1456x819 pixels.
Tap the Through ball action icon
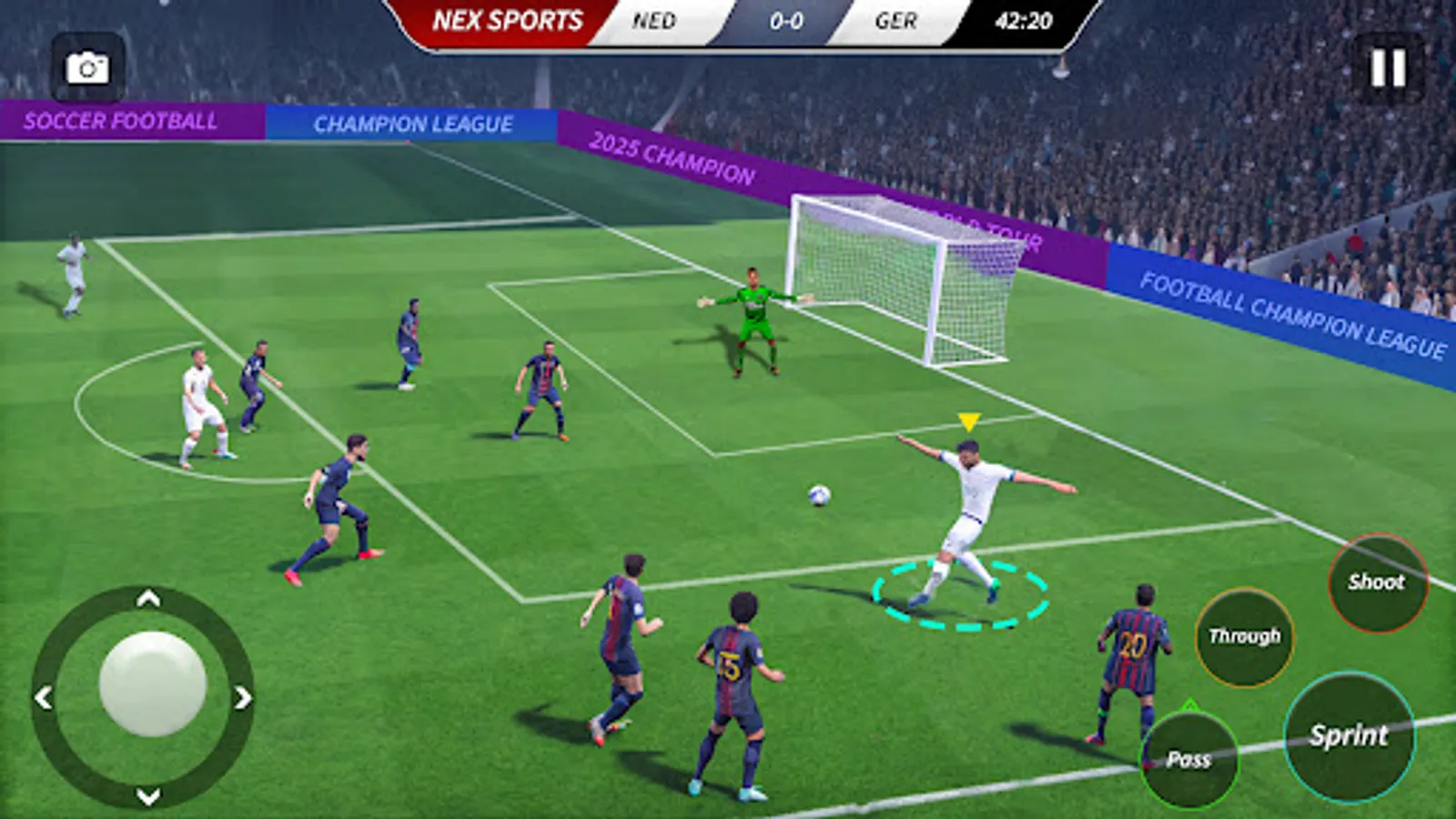(1243, 637)
